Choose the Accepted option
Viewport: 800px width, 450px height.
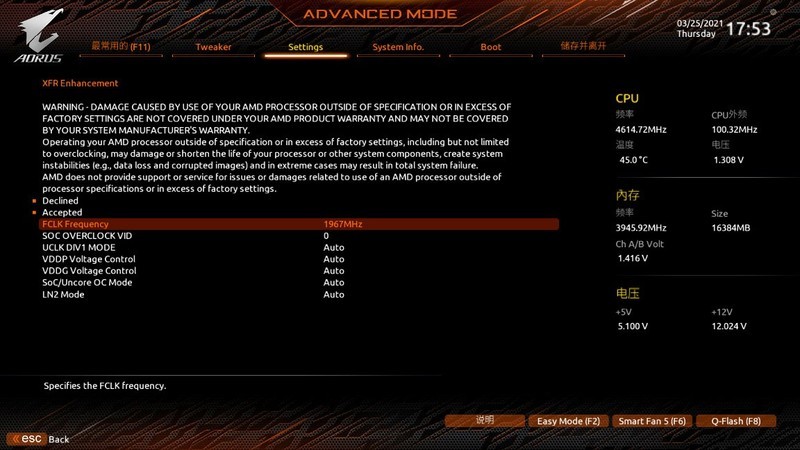[x=62, y=213]
